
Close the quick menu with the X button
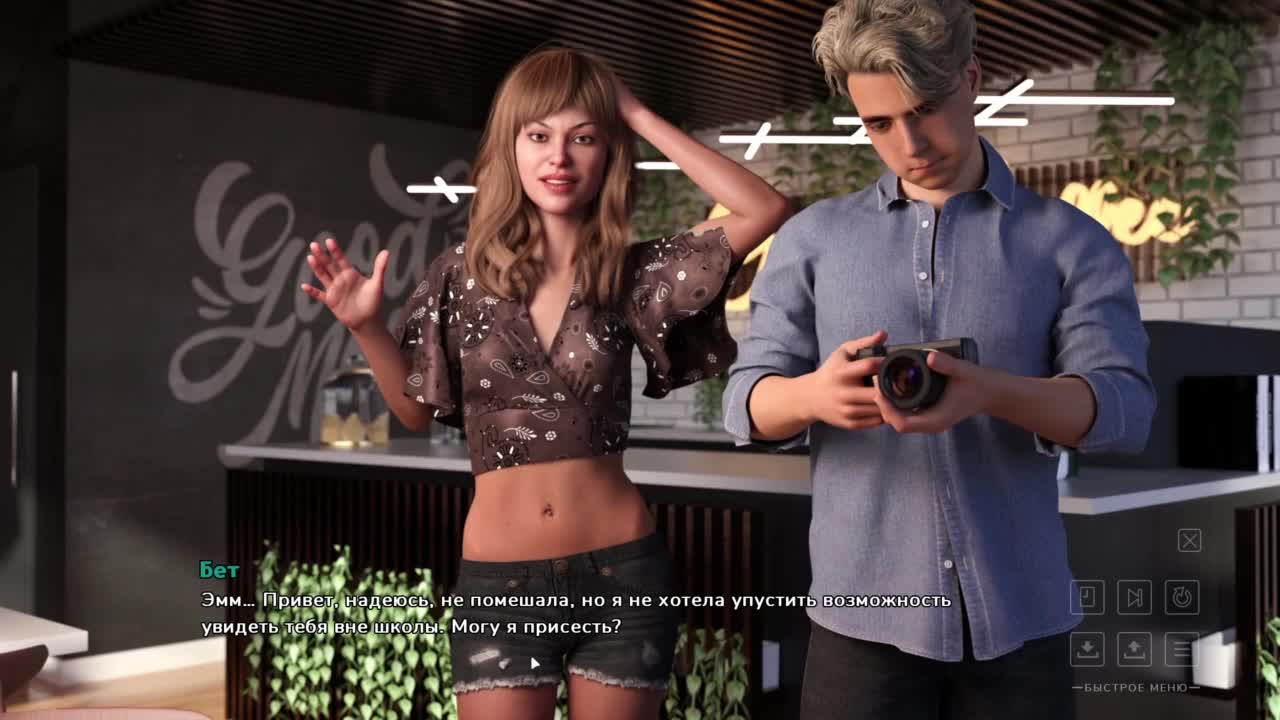[x=1189, y=541]
